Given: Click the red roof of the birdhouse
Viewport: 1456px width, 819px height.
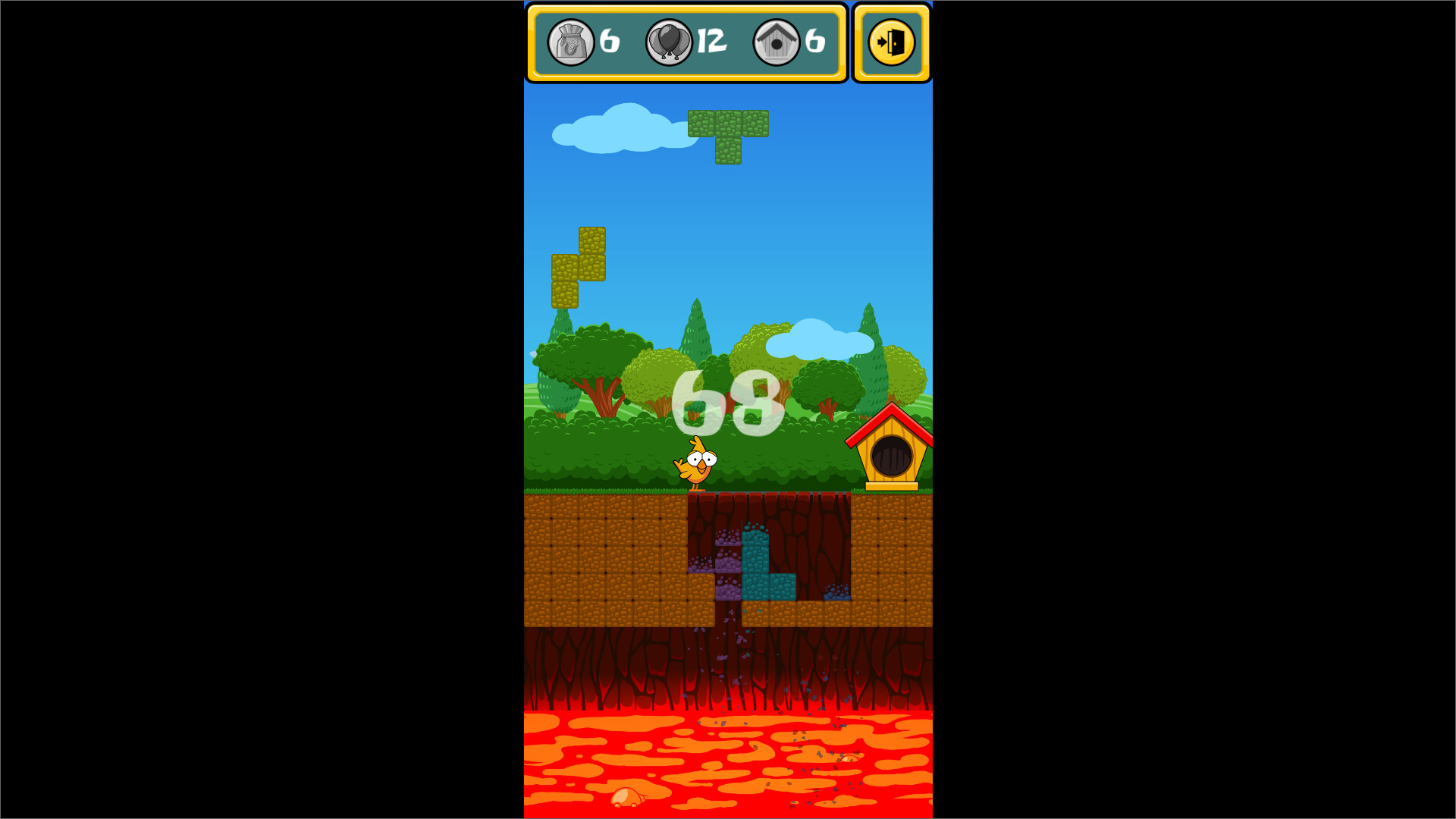Looking at the screenshot, I should (x=893, y=416).
